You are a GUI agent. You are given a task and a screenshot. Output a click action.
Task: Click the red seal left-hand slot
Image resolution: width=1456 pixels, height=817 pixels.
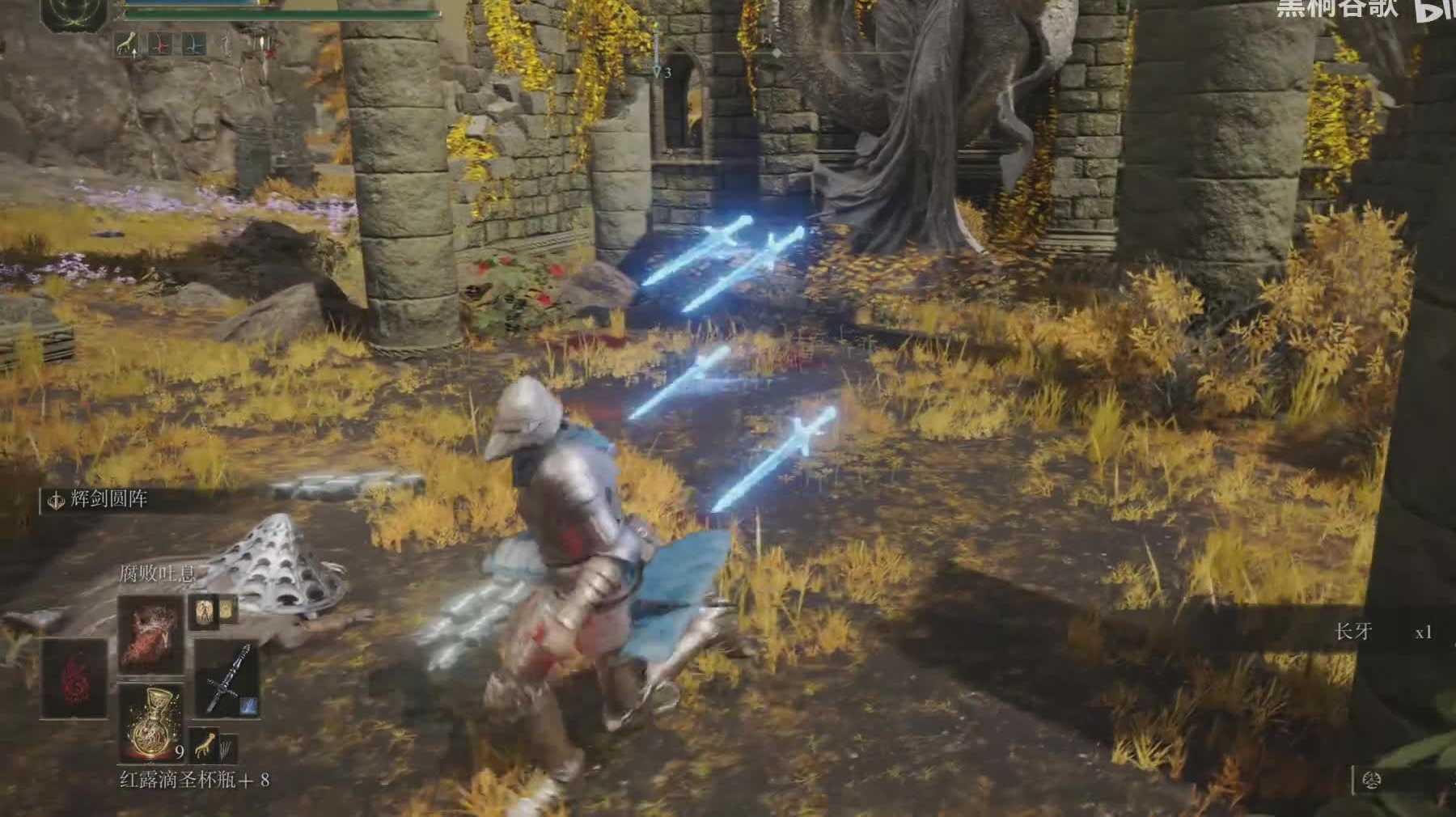coord(74,678)
